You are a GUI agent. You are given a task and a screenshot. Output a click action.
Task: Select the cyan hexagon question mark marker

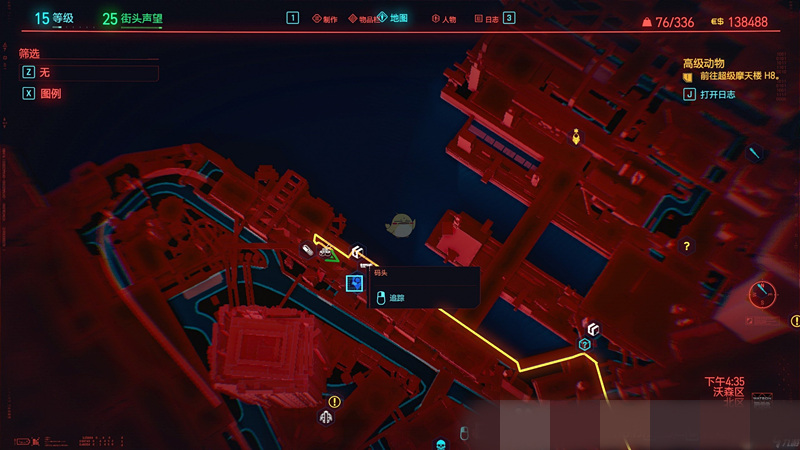[585, 345]
